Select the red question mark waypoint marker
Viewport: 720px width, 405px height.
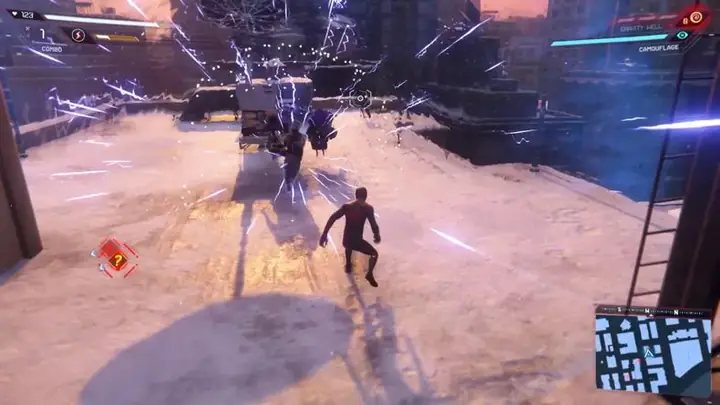118,260
